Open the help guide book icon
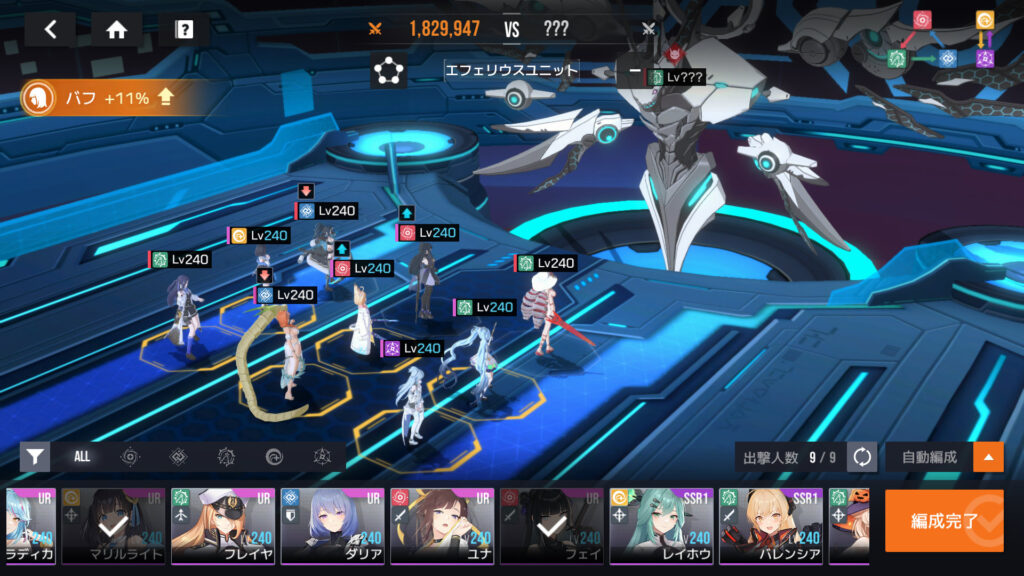This screenshot has height=576, width=1024. (x=184, y=29)
